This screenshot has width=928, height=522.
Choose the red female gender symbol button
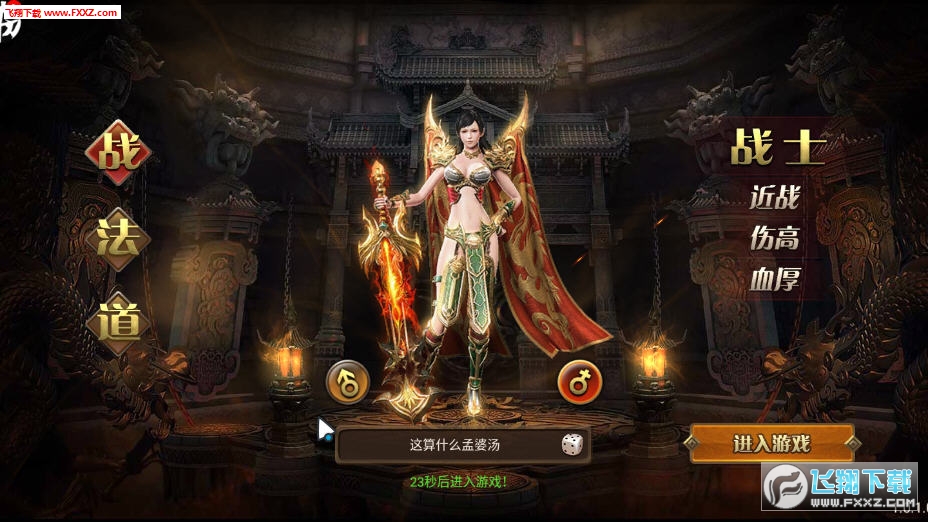(x=579, y=380)
